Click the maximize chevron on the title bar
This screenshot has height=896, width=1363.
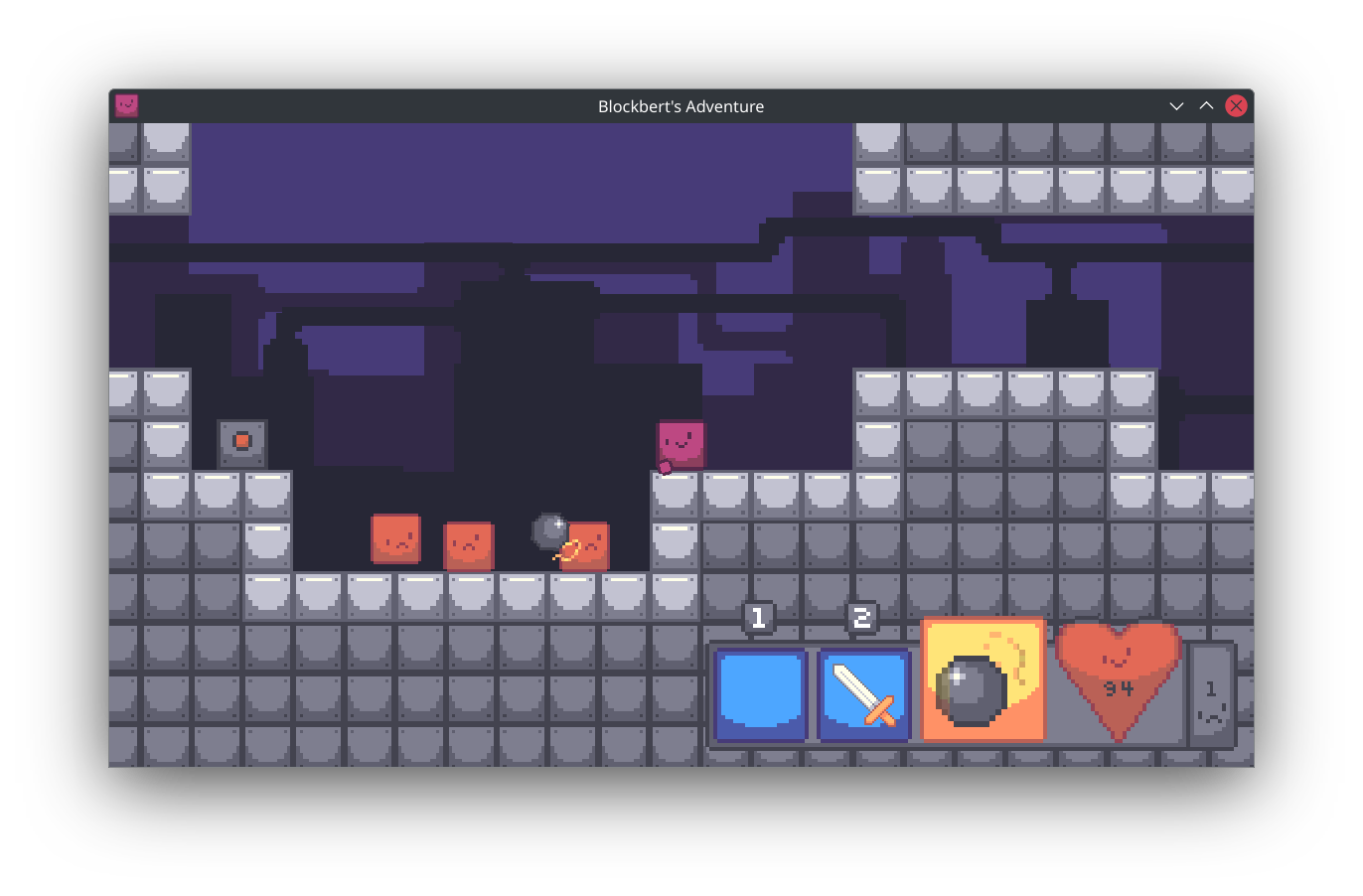click(1206, 106)
